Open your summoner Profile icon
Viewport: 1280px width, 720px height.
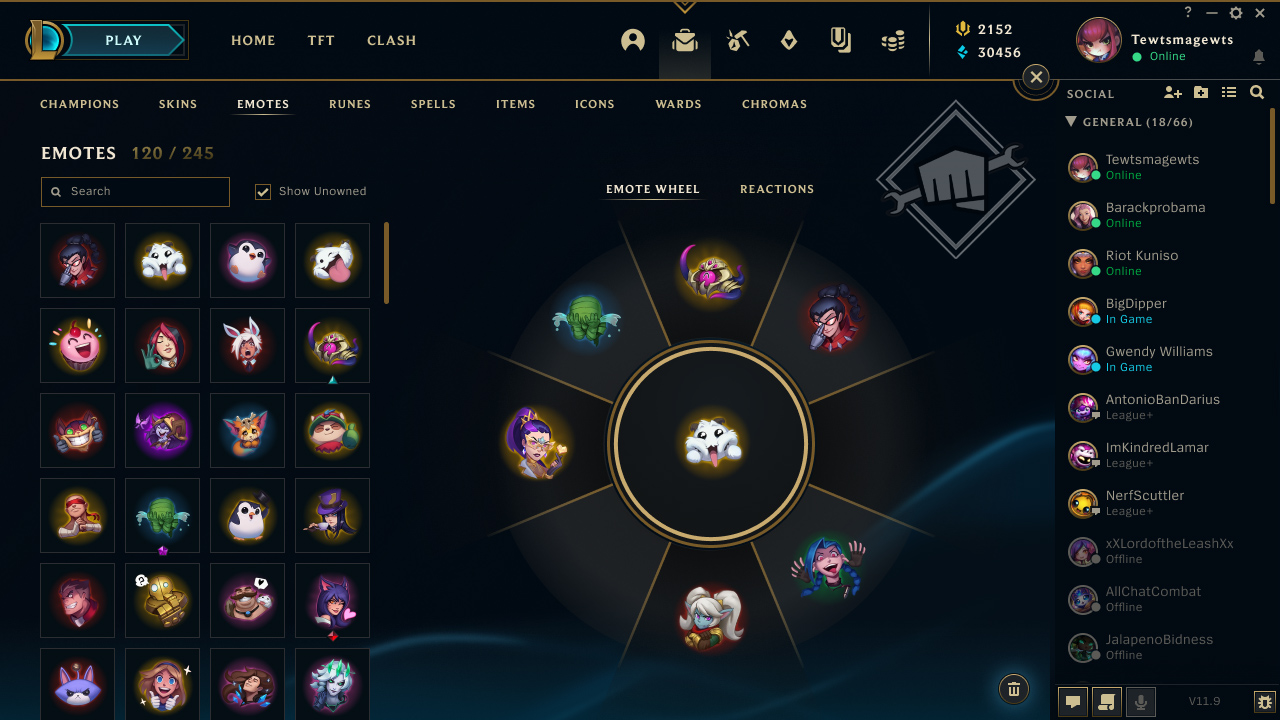point(633,40)
